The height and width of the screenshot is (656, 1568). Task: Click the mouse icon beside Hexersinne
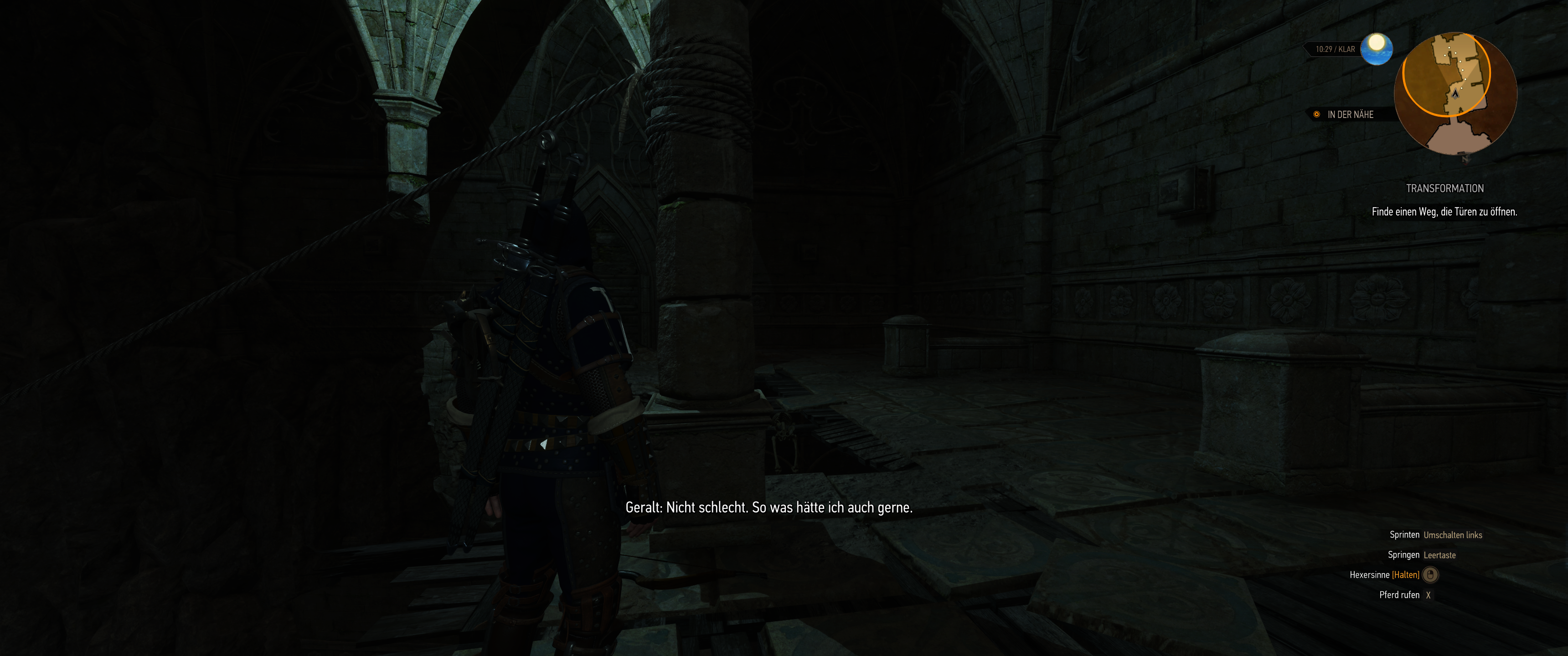(x=1430, y=574)
